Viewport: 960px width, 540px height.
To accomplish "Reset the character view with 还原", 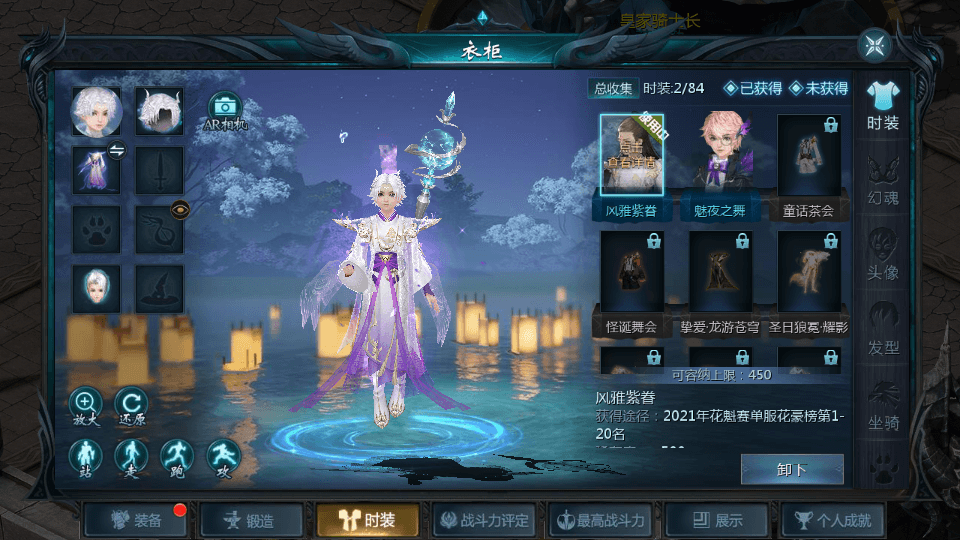I will tap(131, 404).
